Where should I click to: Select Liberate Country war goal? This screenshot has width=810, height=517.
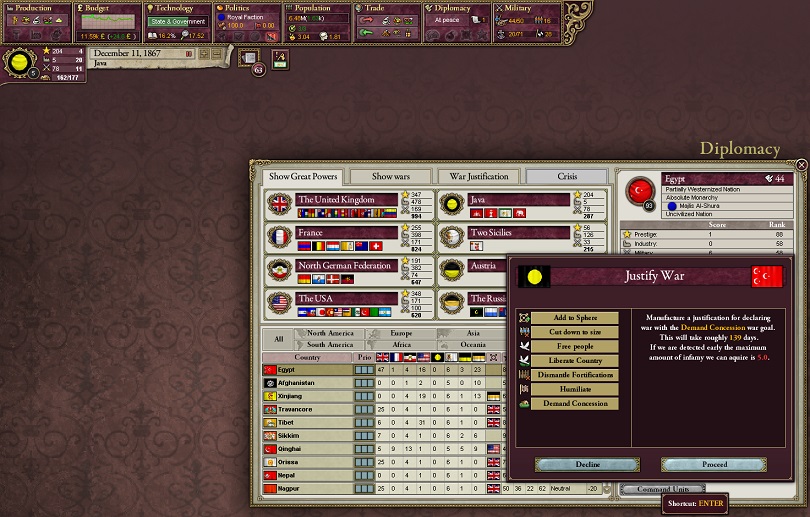click(x=575, y=360)
